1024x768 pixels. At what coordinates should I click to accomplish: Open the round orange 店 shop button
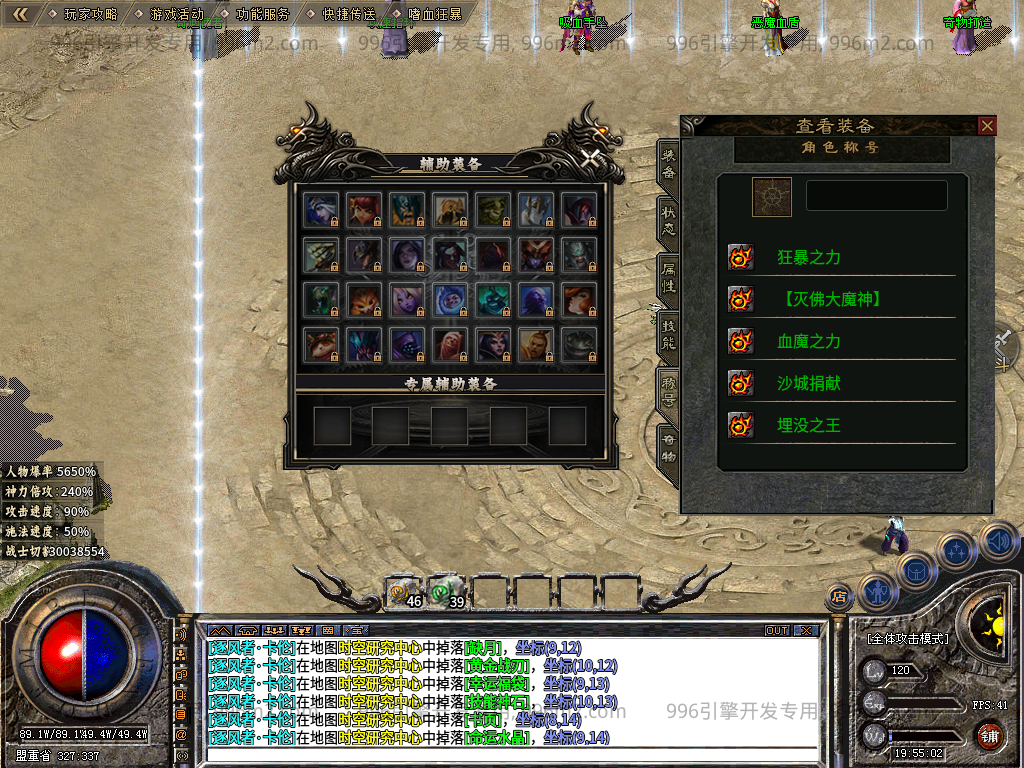[x=839, y=597]
